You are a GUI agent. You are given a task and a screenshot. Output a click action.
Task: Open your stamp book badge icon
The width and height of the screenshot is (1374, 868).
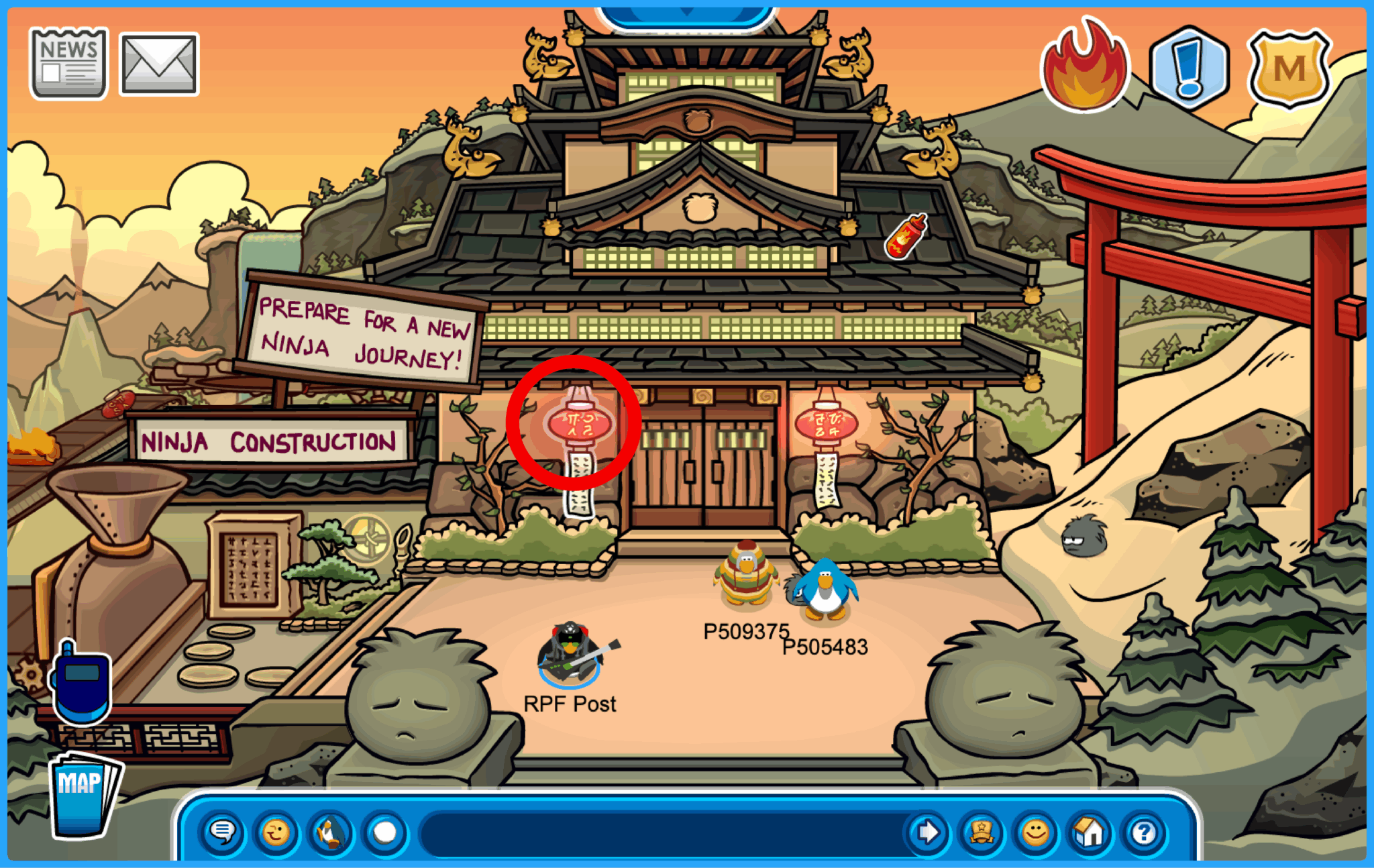coord(980,830)
